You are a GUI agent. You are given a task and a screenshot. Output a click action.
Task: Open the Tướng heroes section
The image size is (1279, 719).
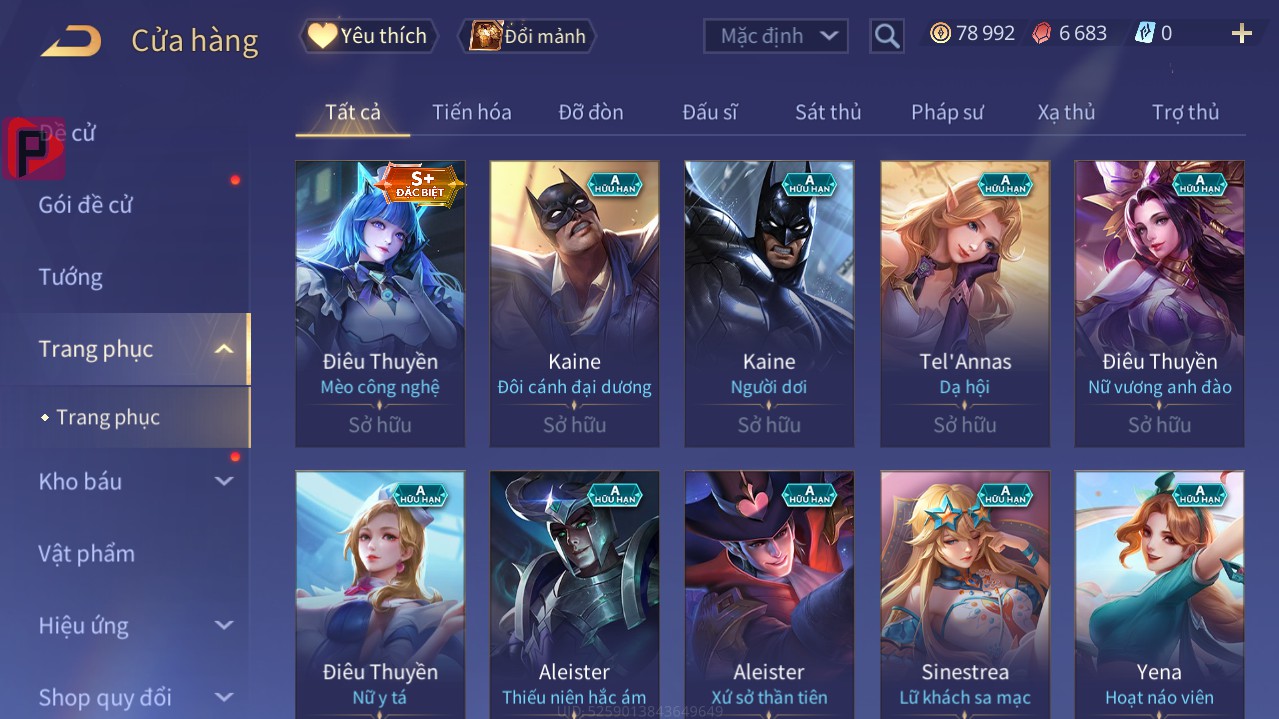[x=71, y=277]
